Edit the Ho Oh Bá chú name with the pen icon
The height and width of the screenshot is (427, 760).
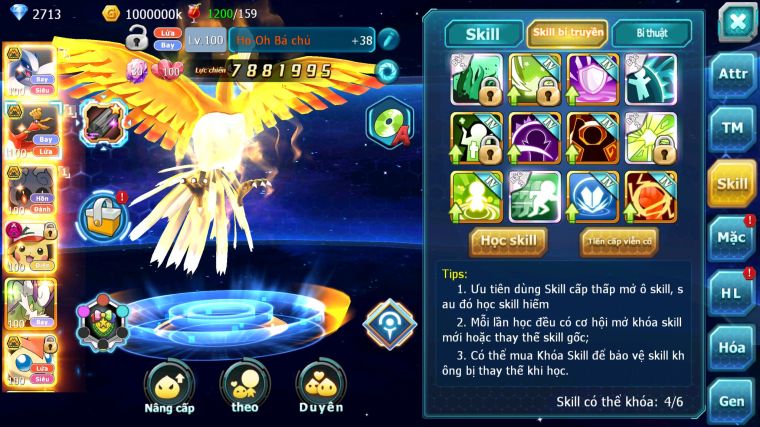[x=388, y=40]
